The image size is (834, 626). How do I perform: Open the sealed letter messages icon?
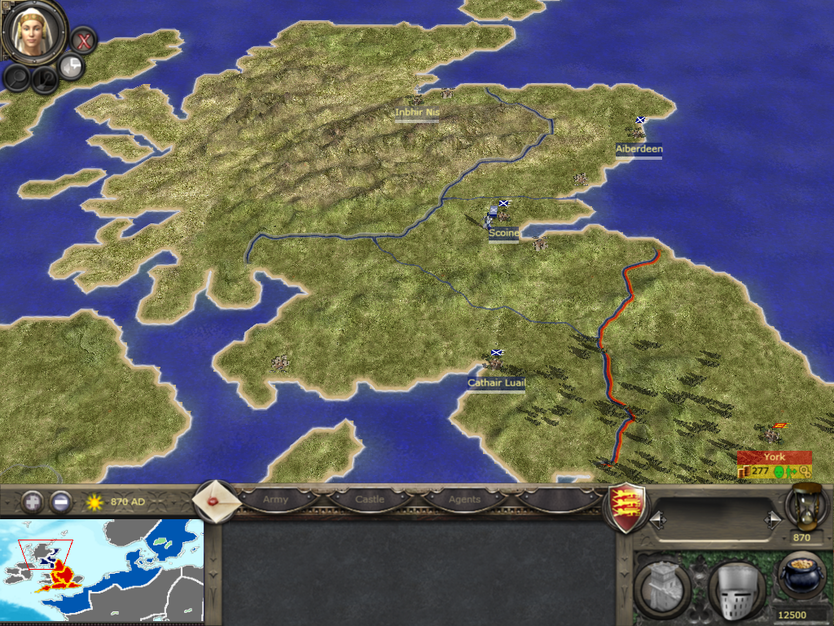[213, 499]
